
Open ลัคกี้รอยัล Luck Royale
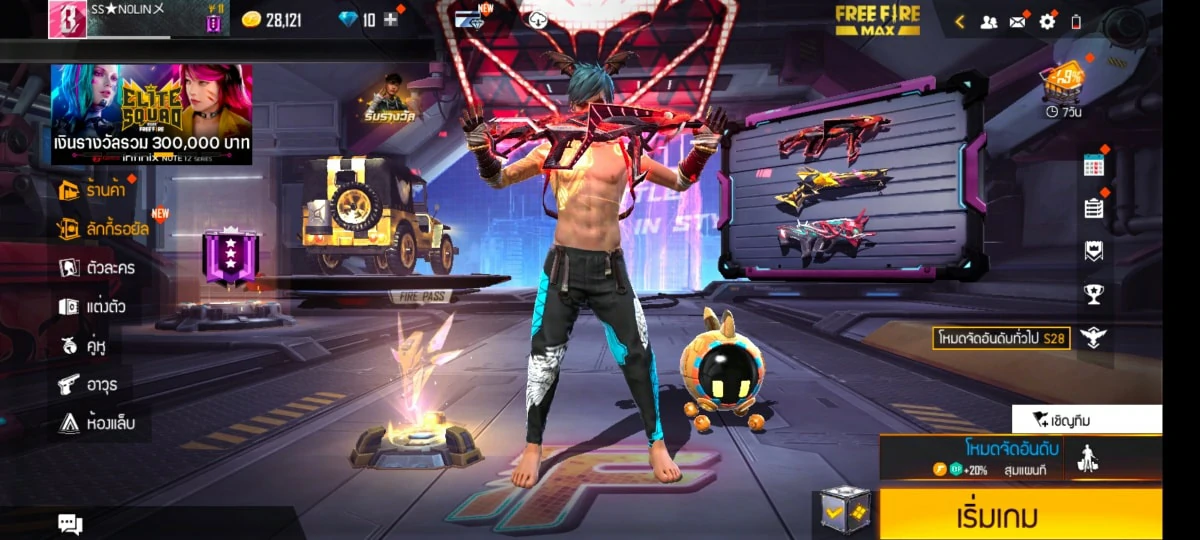103,229
